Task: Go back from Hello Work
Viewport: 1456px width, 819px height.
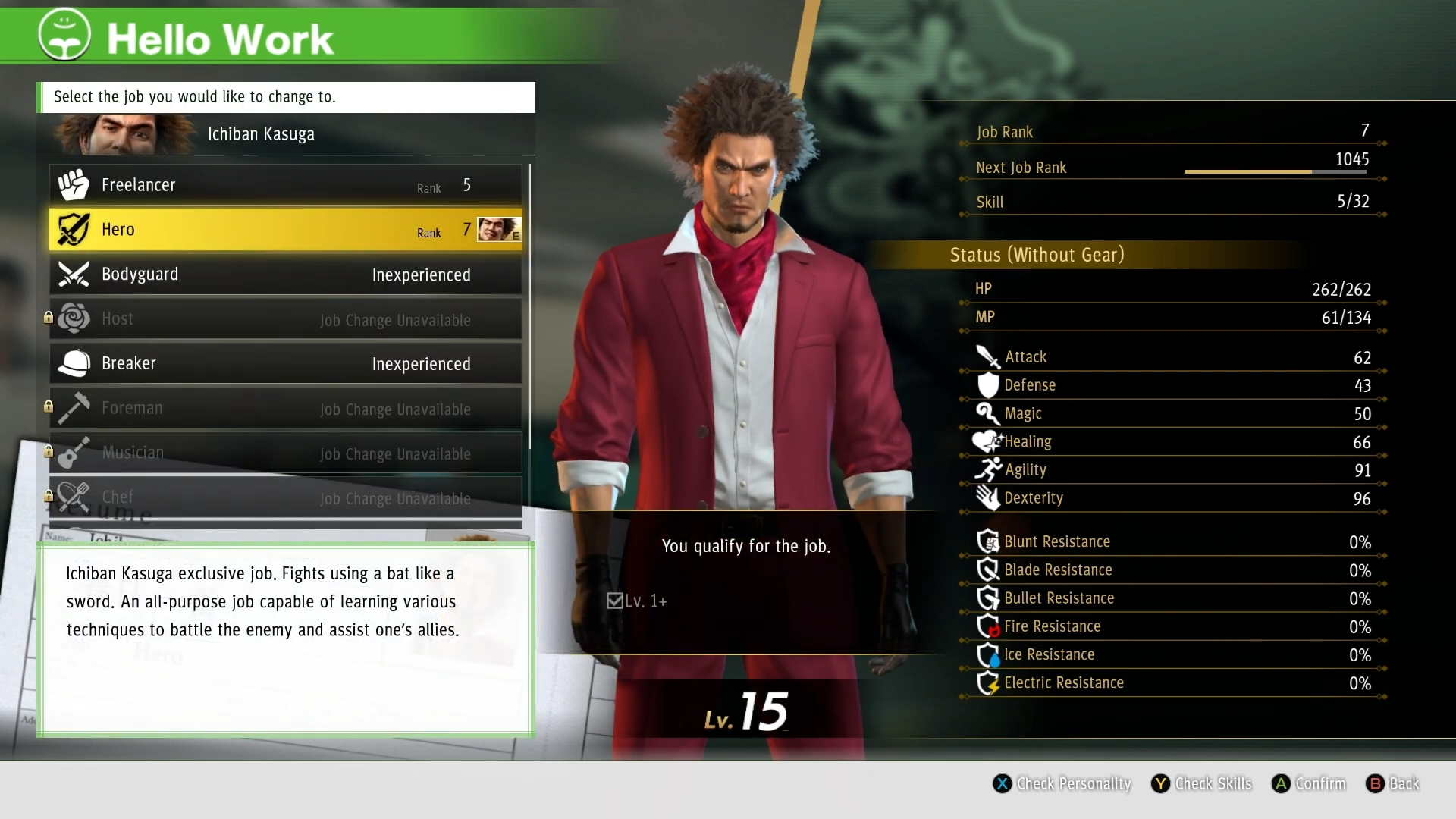Action: point(1393,783)
